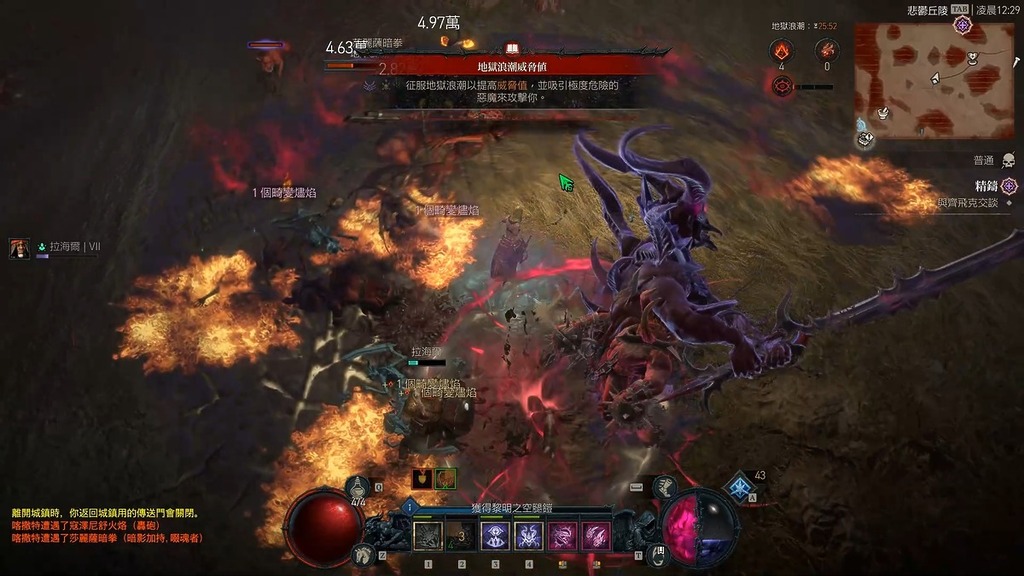Click the skull difficulty icon
This screenshot has width=1024, height=576.
click(1008, 160)
